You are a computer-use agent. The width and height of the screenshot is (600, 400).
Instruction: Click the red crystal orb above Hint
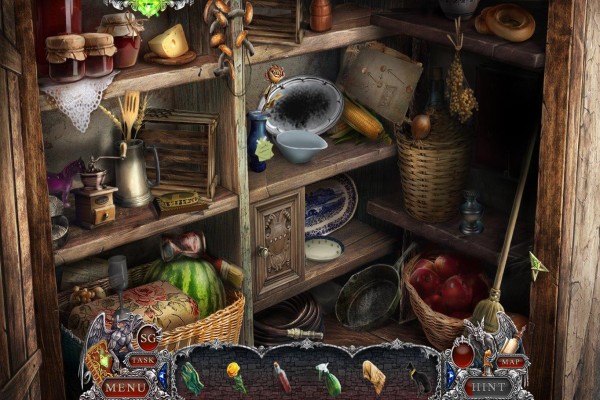[463, 354]
